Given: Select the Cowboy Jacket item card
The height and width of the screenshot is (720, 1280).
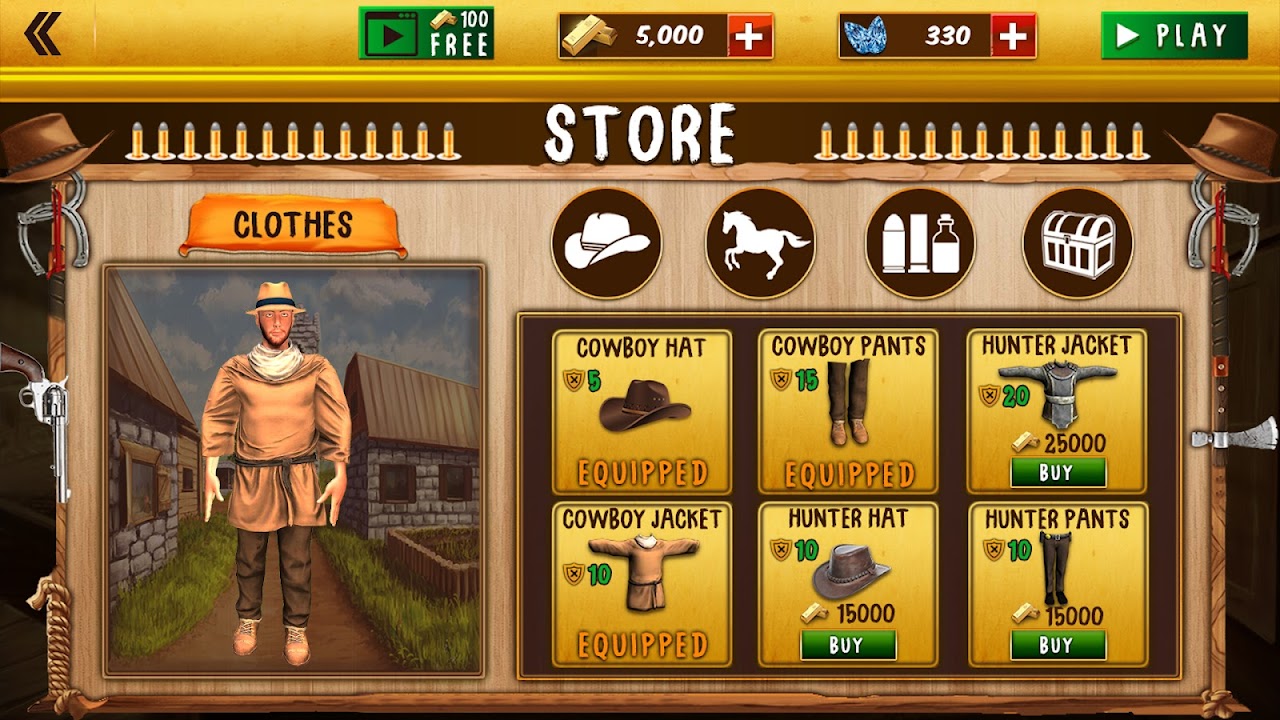Looking at the screenshot, I should [x=642, y=585].
